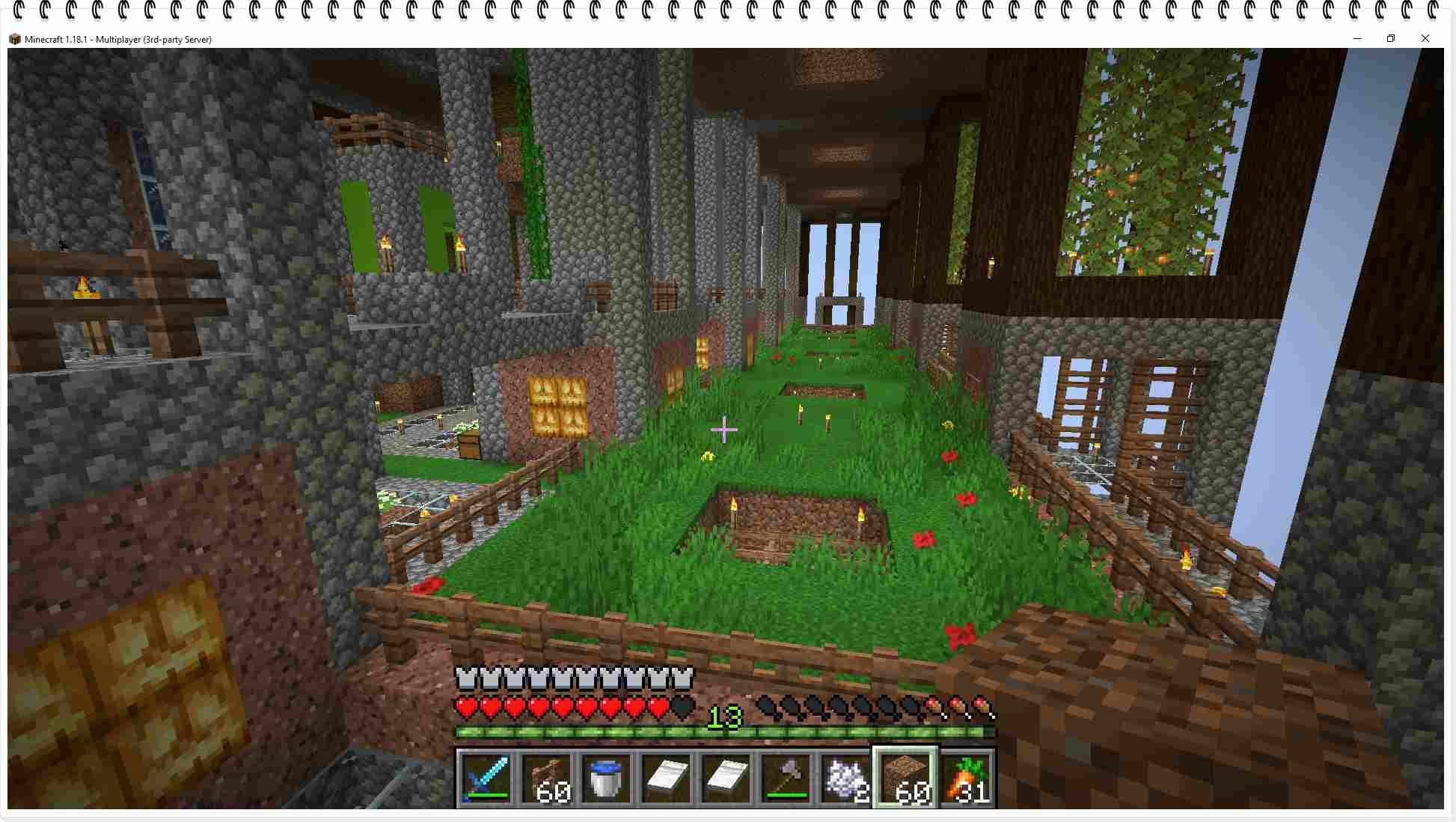Select the iron axe in the hotbar

point(785,777)
